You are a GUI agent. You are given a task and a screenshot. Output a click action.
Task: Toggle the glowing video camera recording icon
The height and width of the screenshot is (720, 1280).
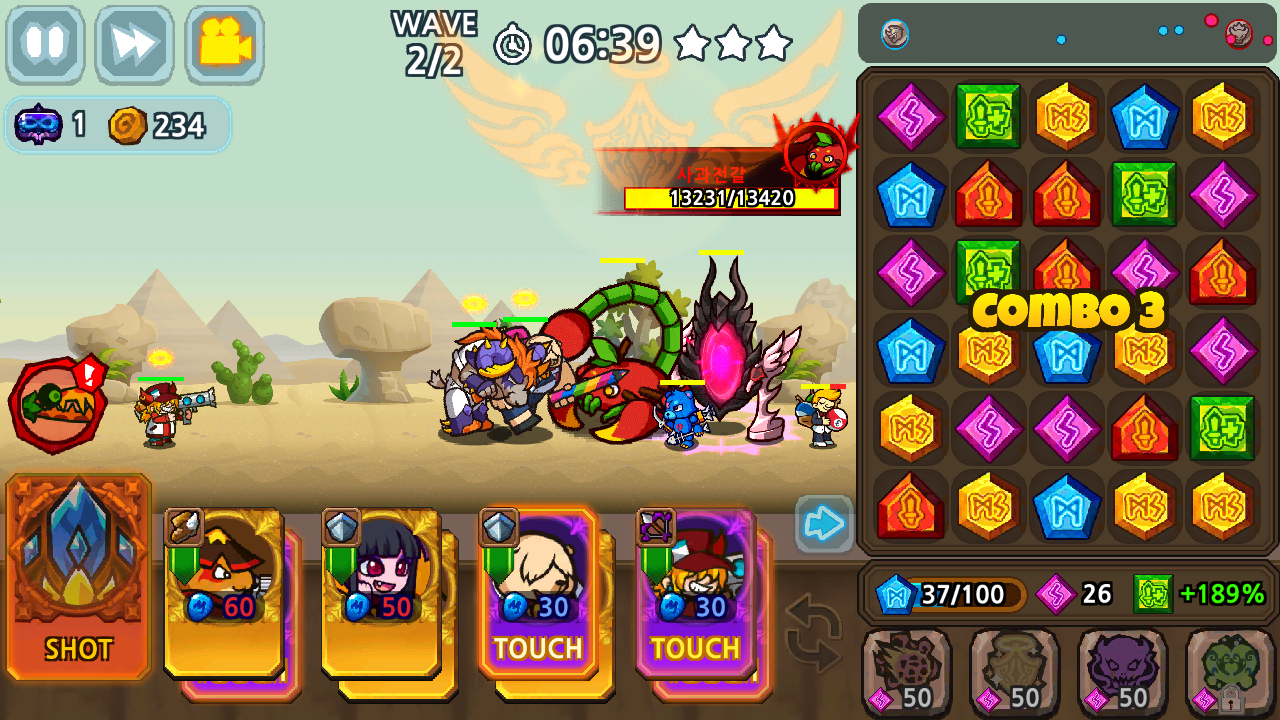[223, 44]
